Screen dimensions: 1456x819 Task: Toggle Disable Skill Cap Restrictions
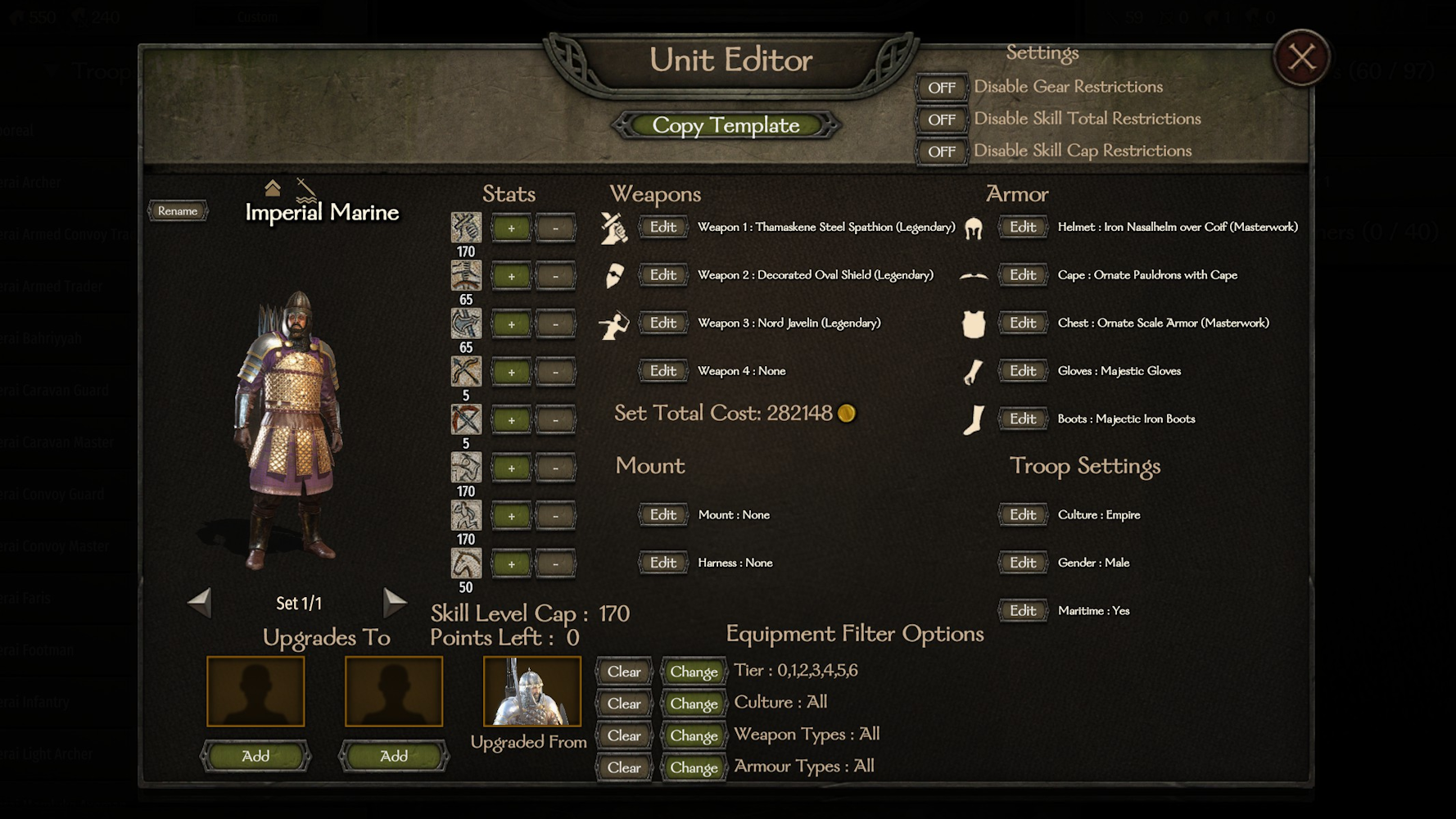click(x=941, y=152)
